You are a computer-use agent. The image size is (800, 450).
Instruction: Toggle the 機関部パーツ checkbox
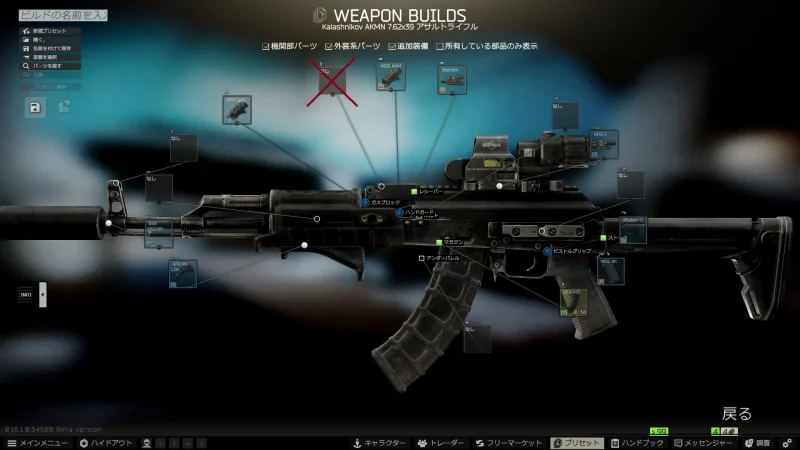[x=266, y=46]
